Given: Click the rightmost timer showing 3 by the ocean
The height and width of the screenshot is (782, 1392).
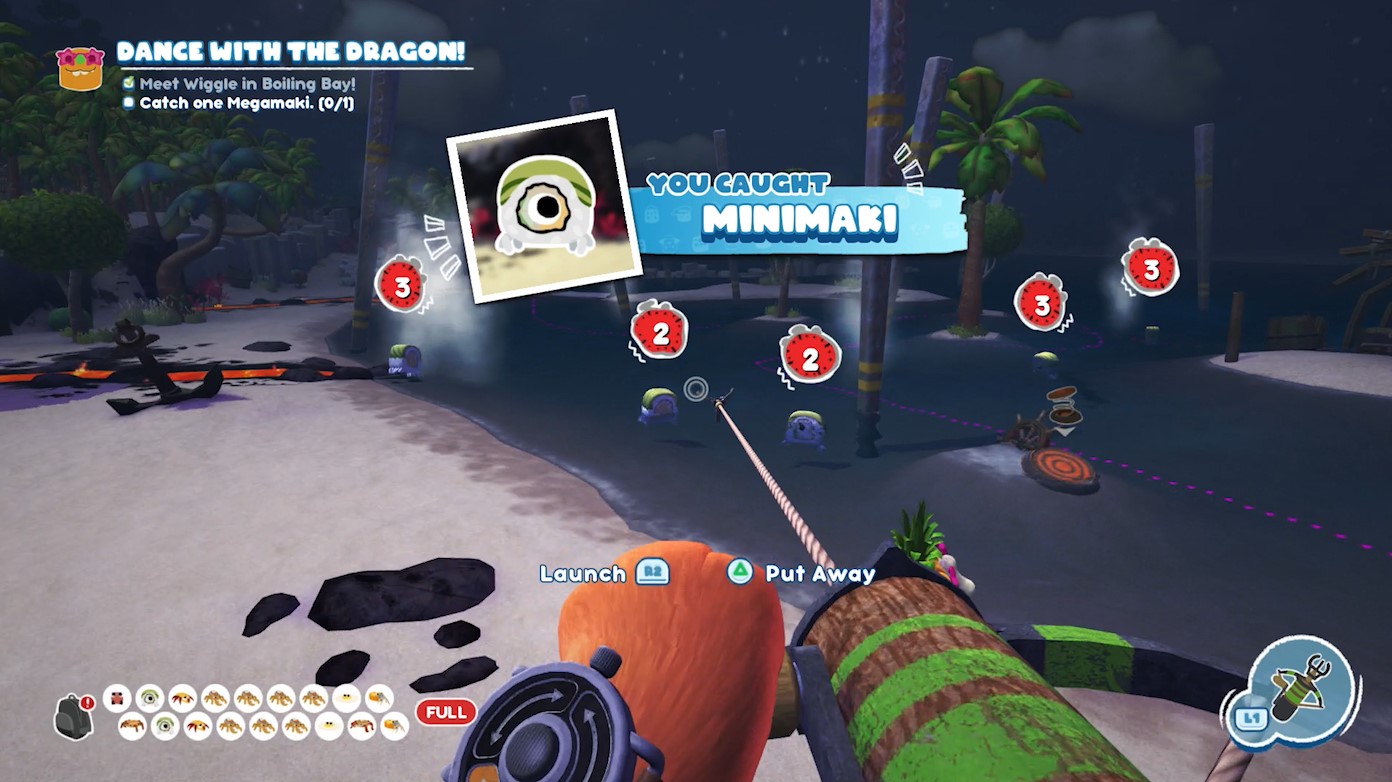Looking at the screenshot, I should 1151,269.
